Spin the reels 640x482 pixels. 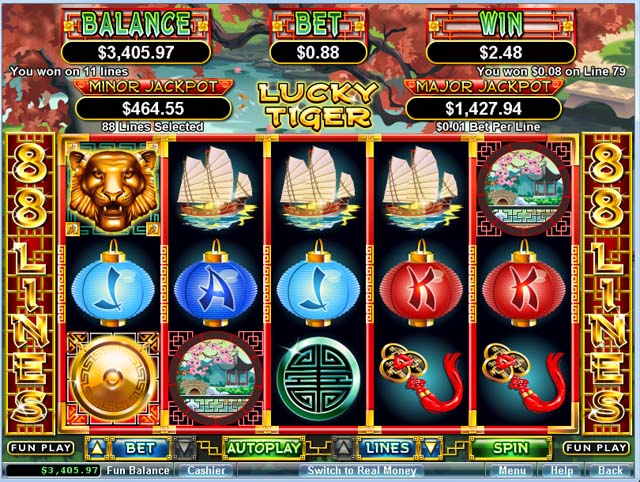pos(510,447)
